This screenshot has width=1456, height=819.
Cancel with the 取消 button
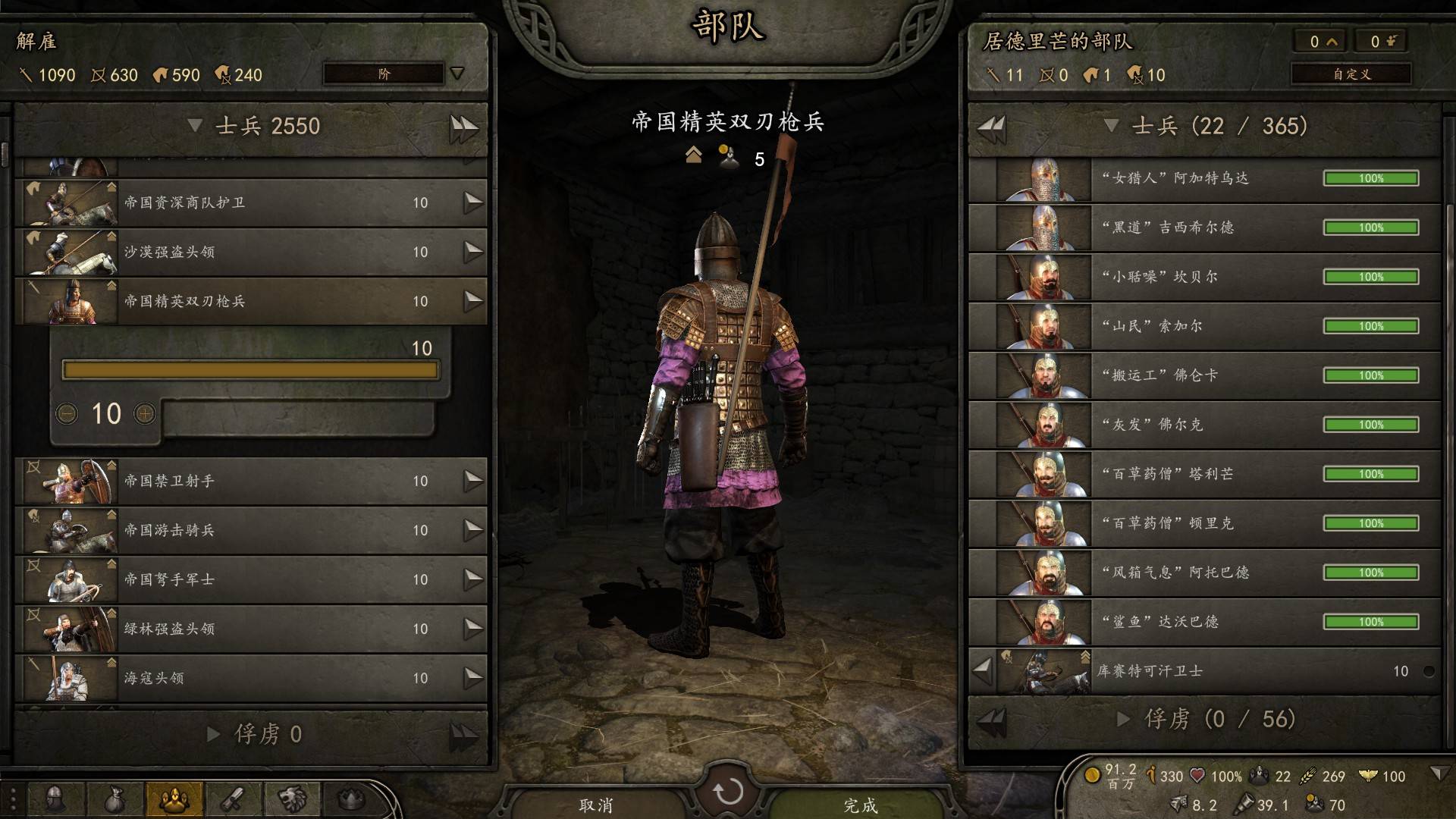595,804
